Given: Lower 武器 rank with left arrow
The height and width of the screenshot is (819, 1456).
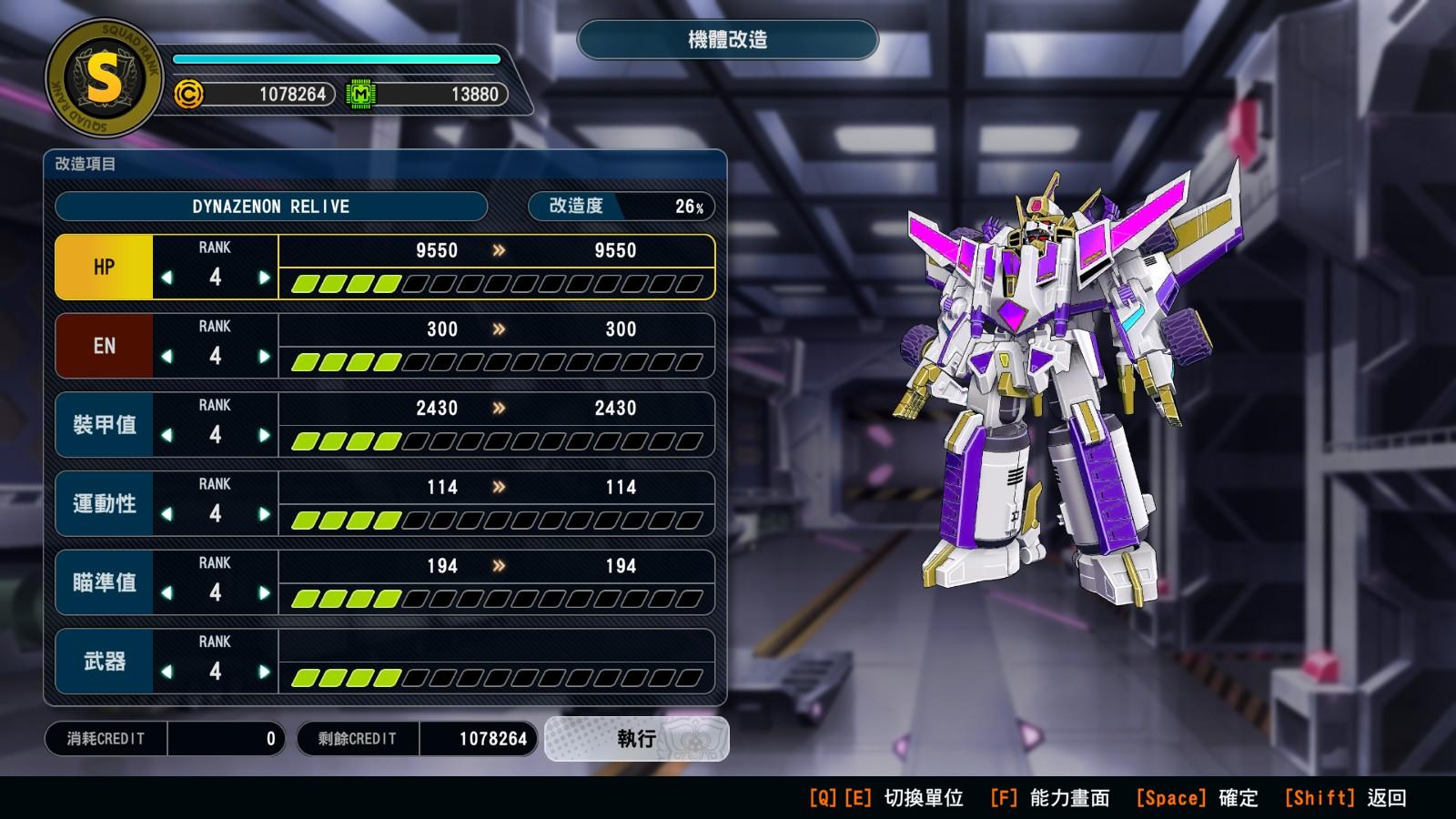Looking at the screenshot, I should (x=167, y=672).
